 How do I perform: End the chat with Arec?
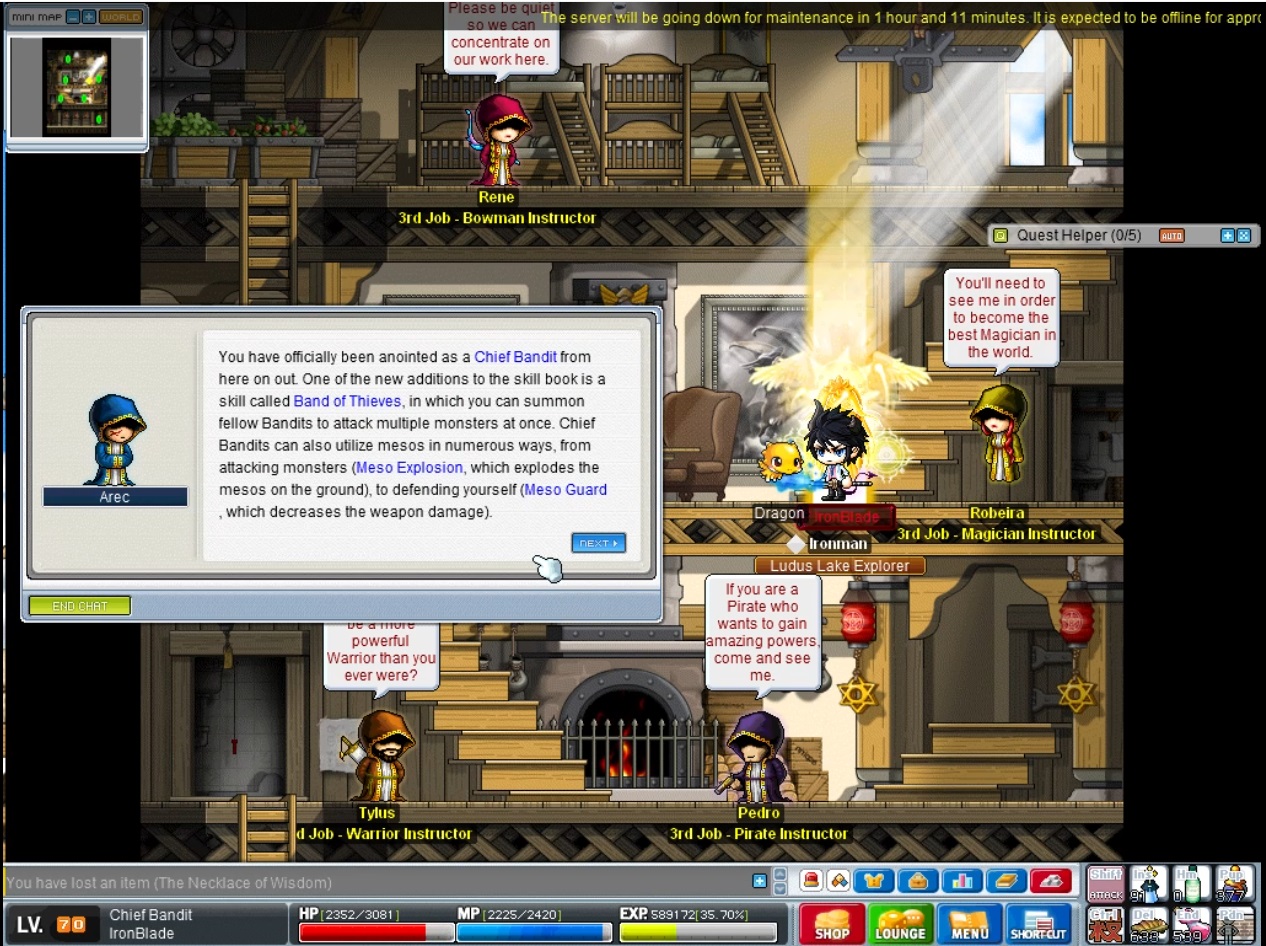click(x=79, y=606)
